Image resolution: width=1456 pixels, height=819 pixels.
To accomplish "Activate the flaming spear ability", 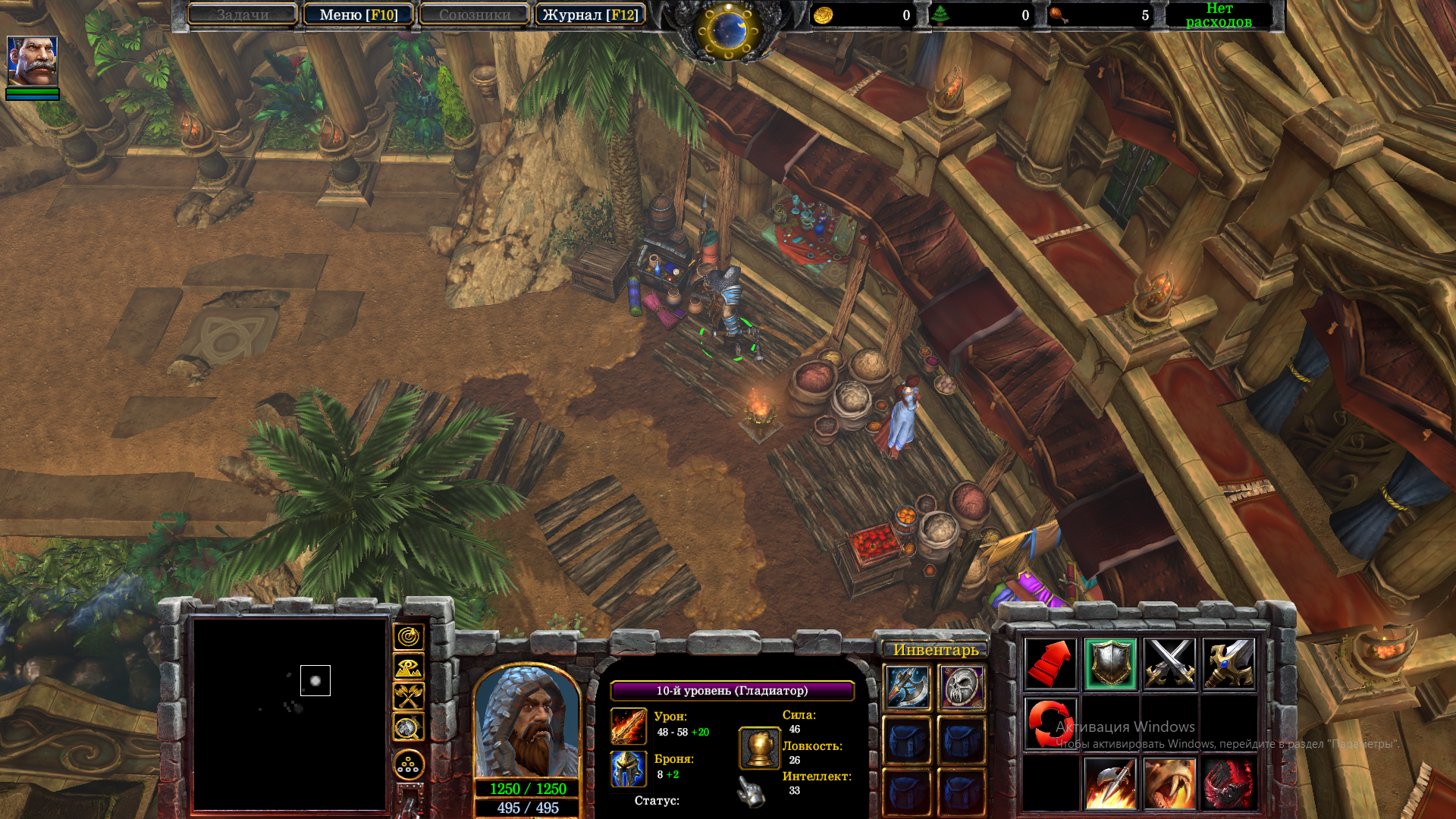I will point(1110,783).
